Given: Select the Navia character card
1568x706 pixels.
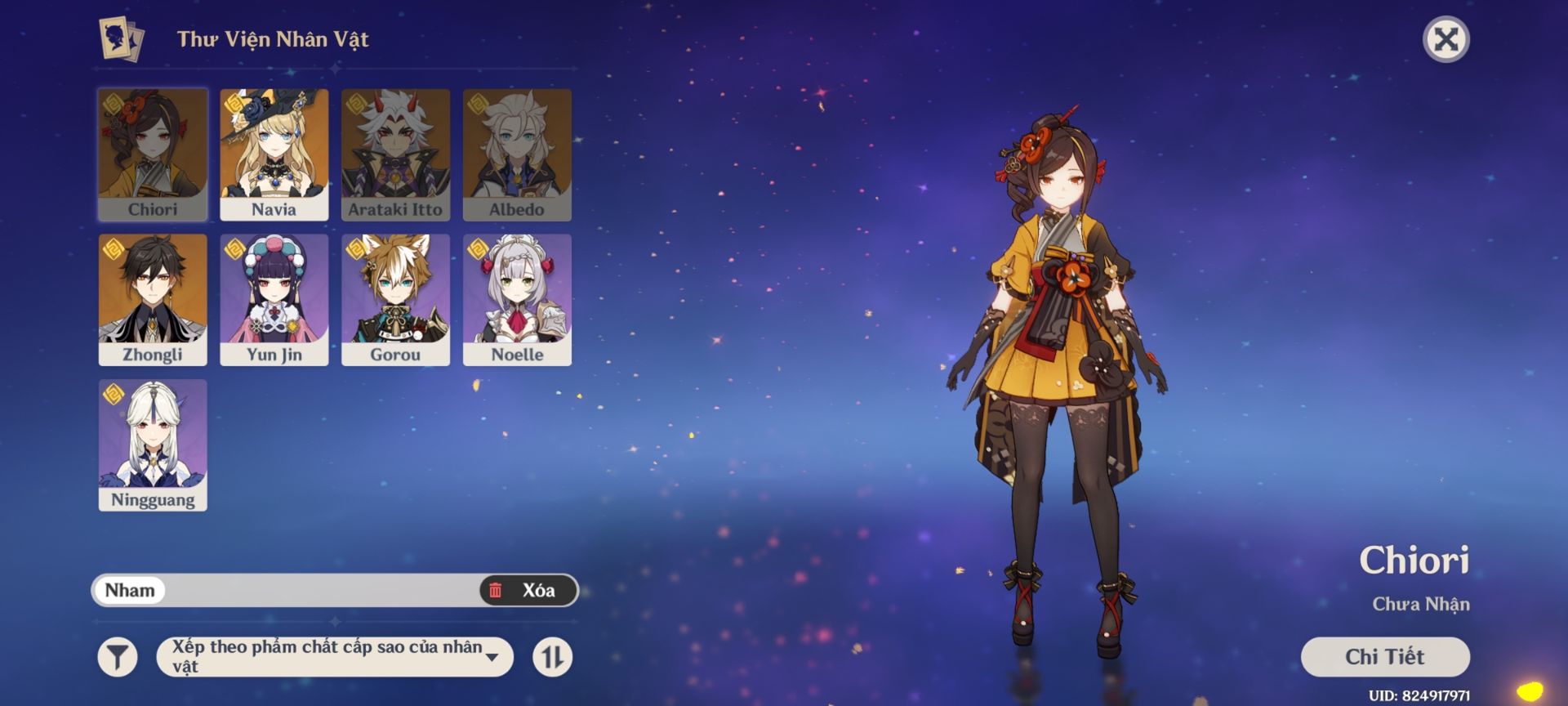Looking at the screenshot, I should tap(274, 154).
